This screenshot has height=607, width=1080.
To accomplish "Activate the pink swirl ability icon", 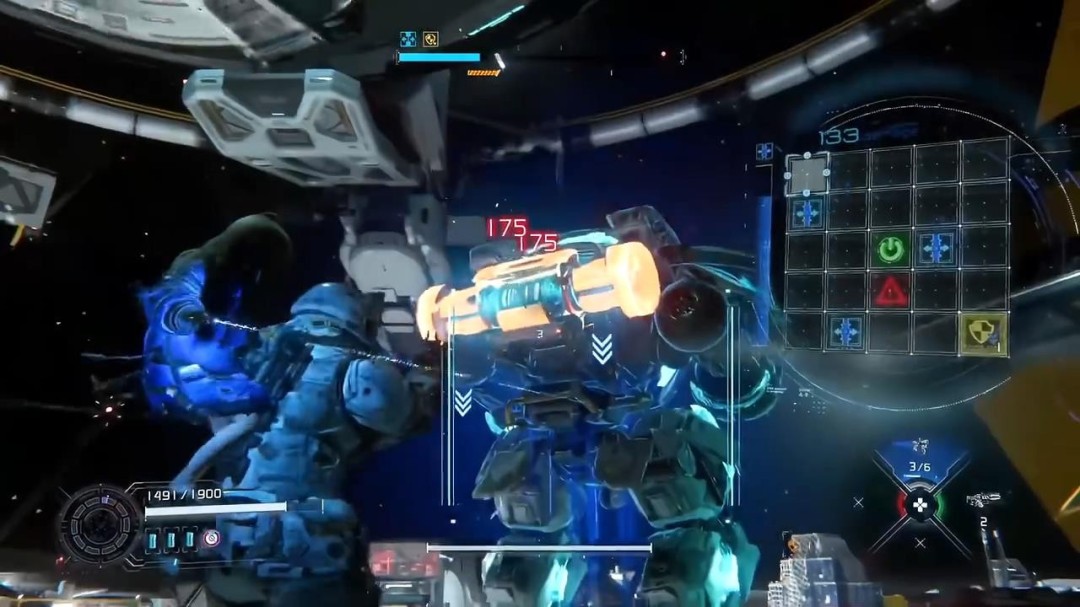I will coord(212,538).
